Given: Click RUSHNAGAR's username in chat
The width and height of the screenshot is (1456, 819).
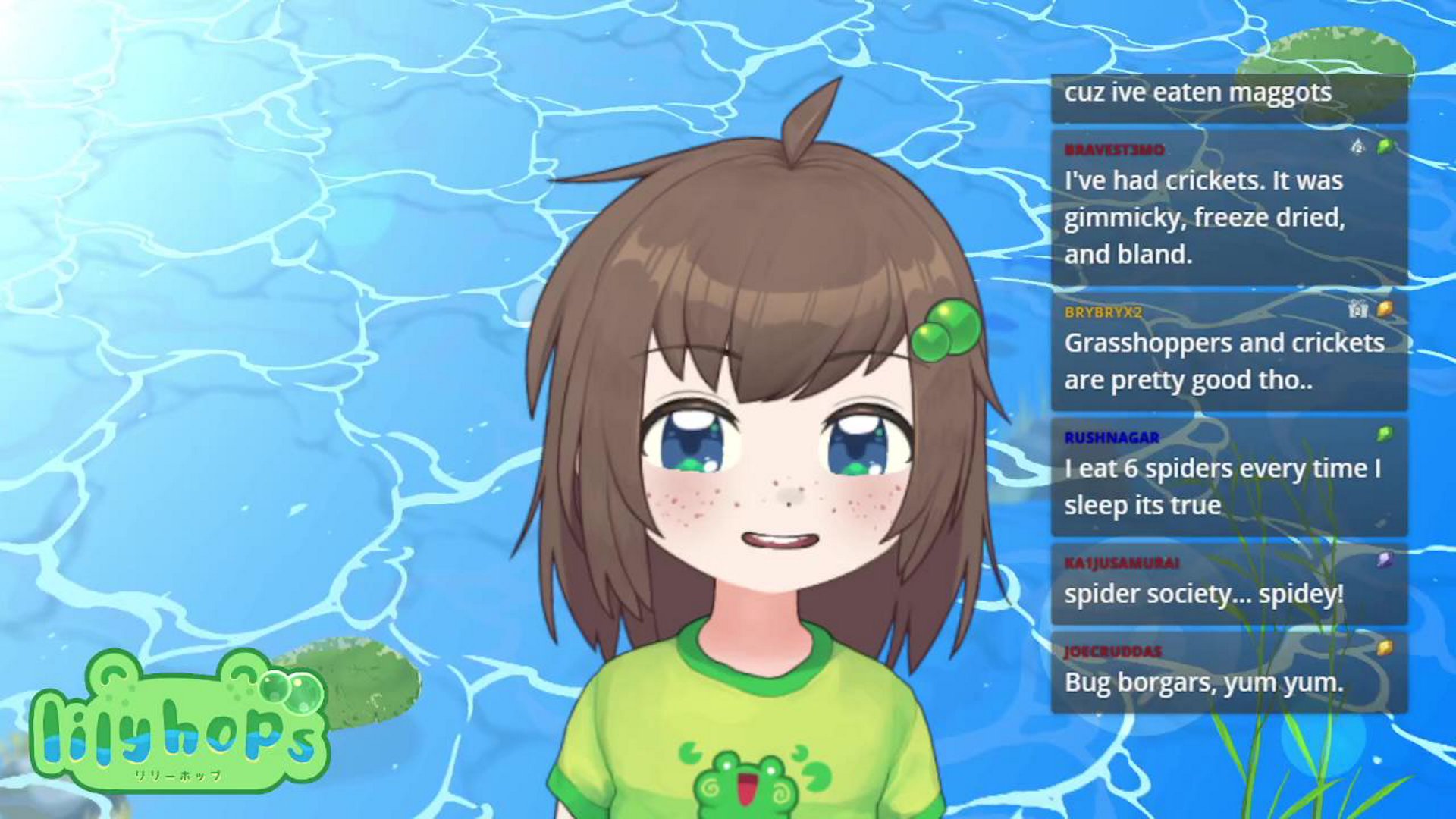Looking at the screenshot, I should 1111,438.
